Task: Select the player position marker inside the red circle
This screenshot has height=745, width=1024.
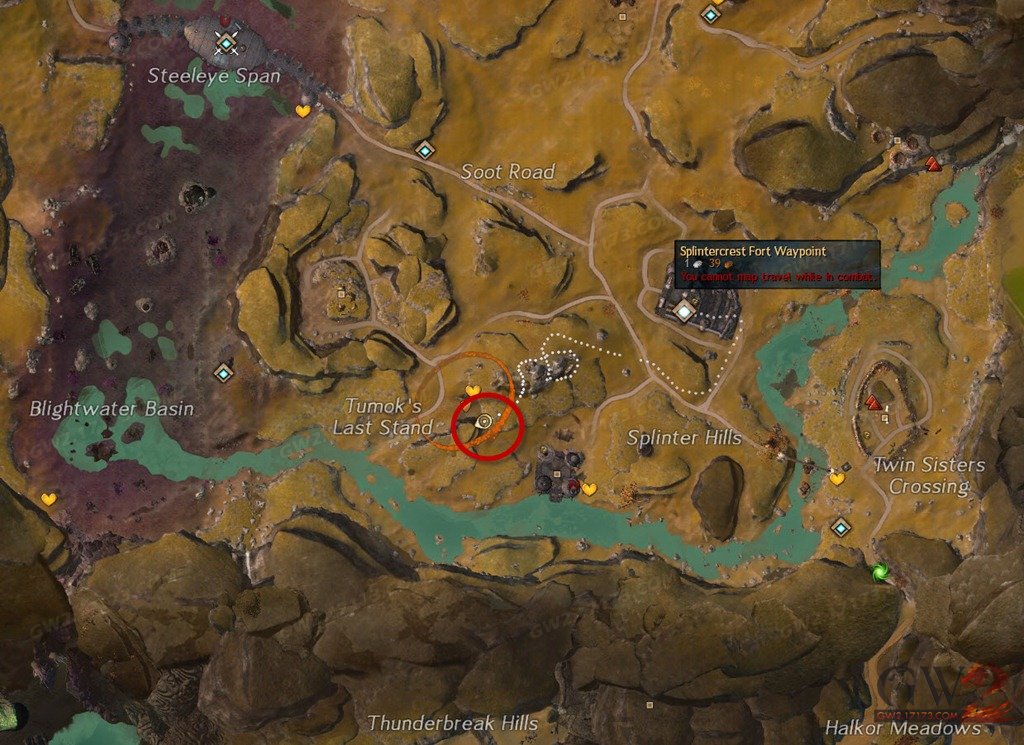Action: [485, 422]
